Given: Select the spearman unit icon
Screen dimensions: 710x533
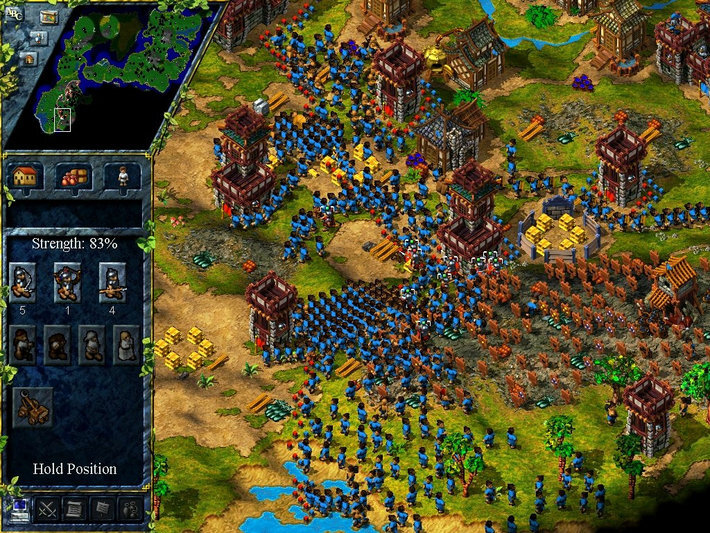Looking at the screenshot, I should (112, 281).
